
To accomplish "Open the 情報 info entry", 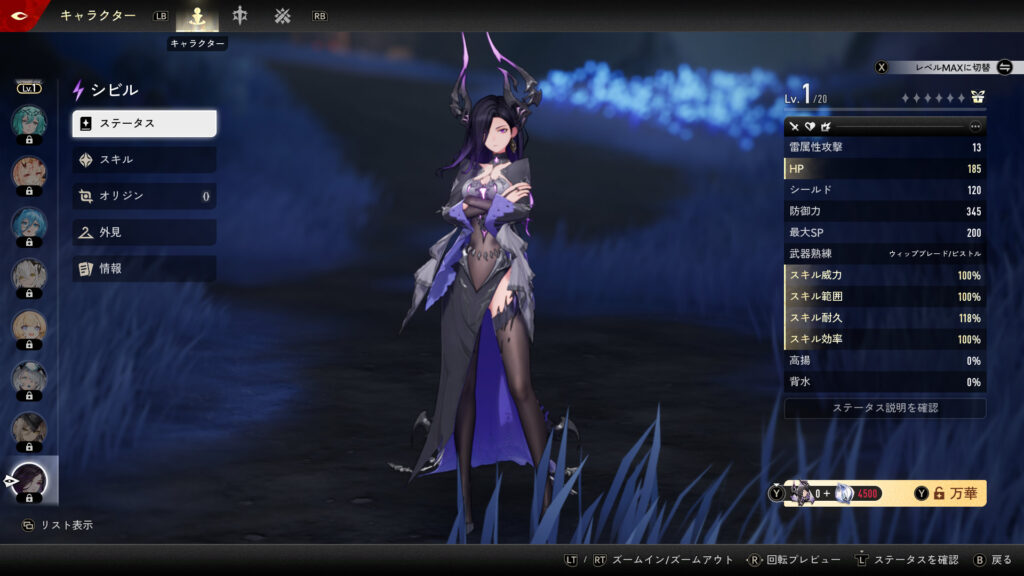I will (144, 268).
